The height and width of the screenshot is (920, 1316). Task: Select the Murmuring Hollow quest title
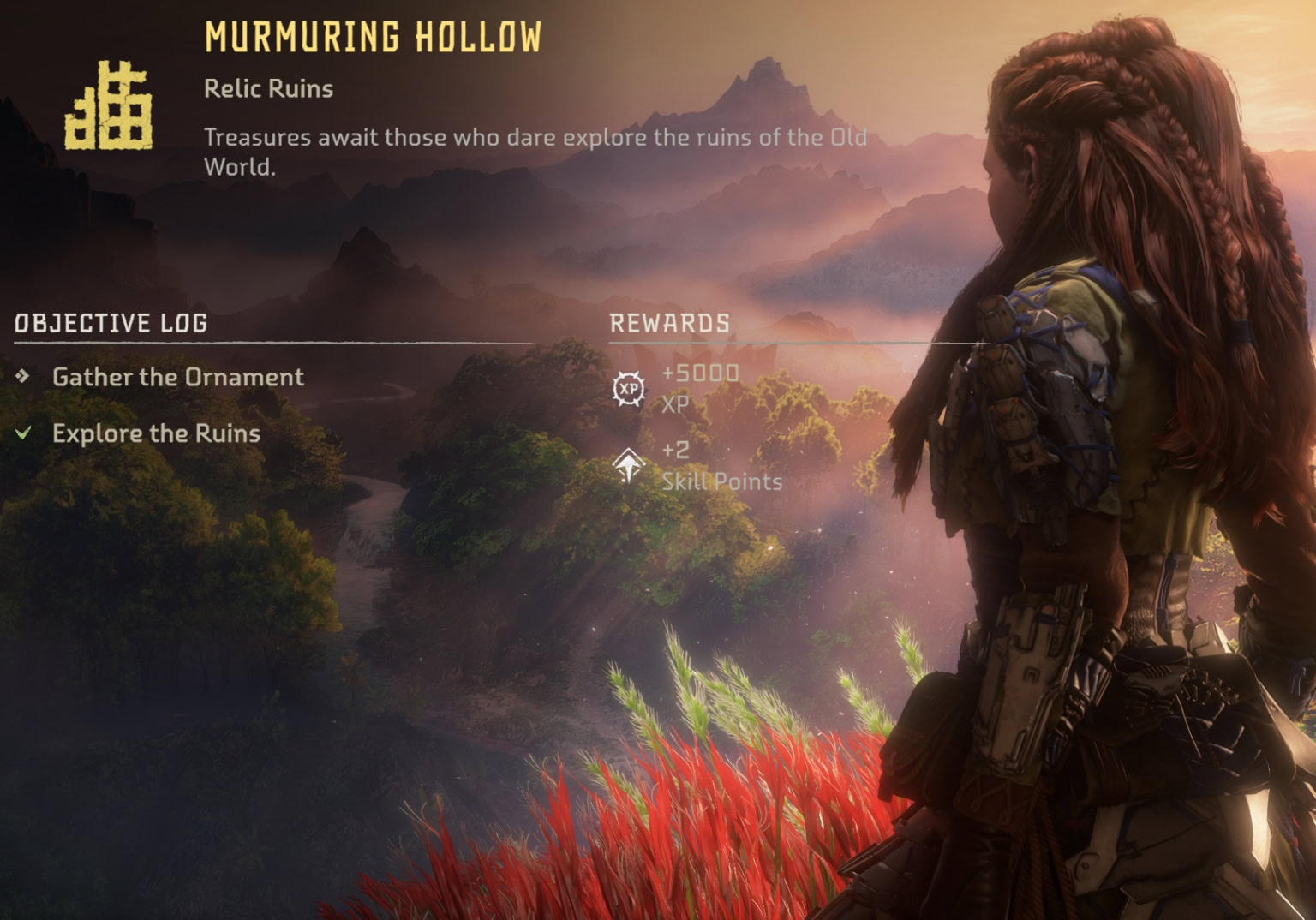(373, 36)
